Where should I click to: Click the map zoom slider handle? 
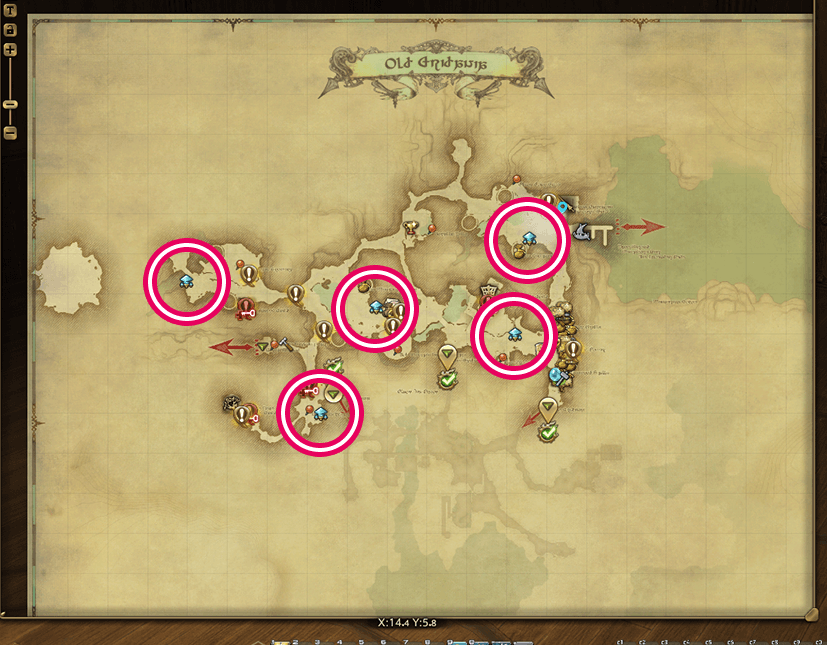point(10,104)
